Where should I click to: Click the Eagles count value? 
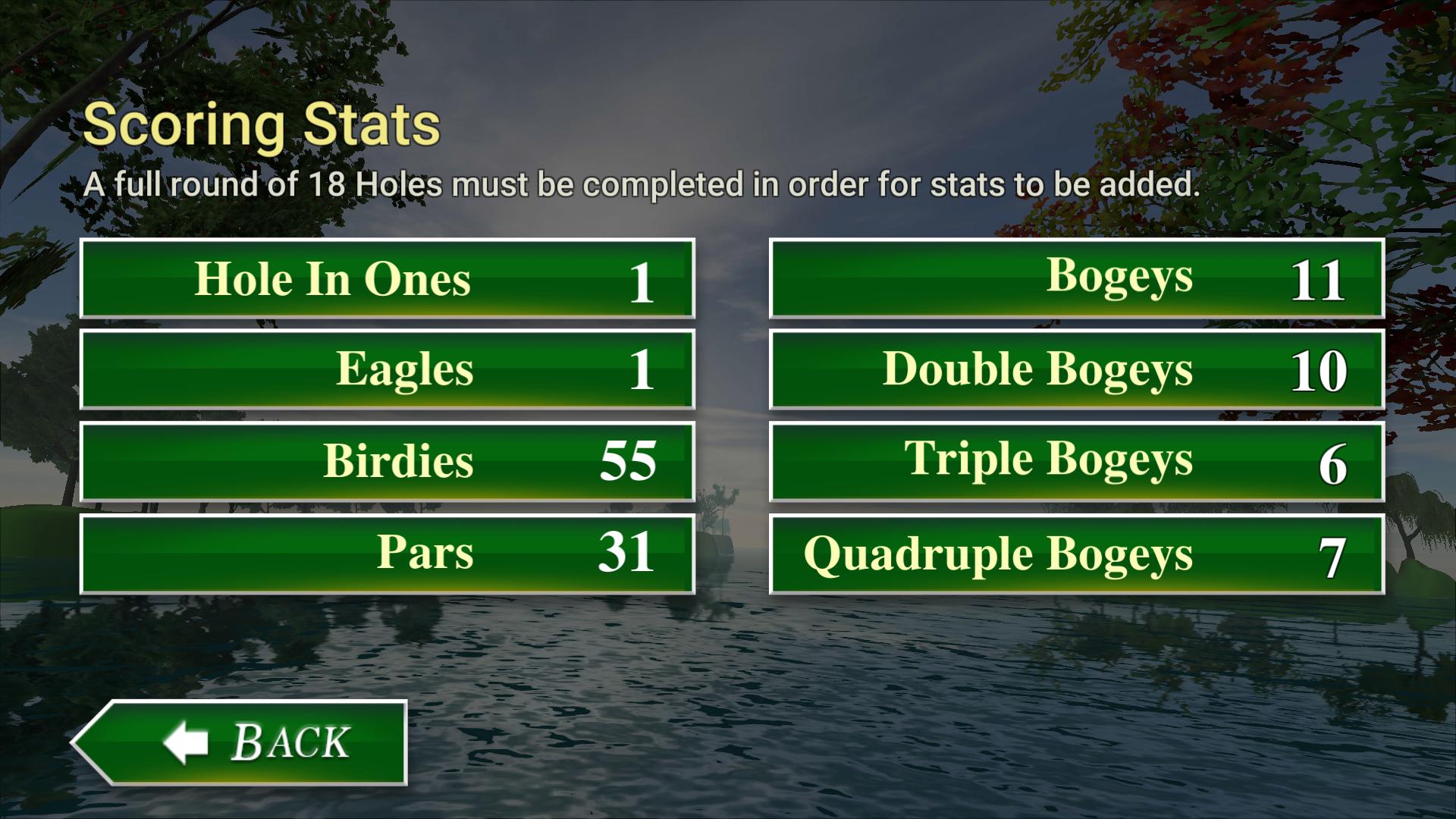tap(642, 369)
